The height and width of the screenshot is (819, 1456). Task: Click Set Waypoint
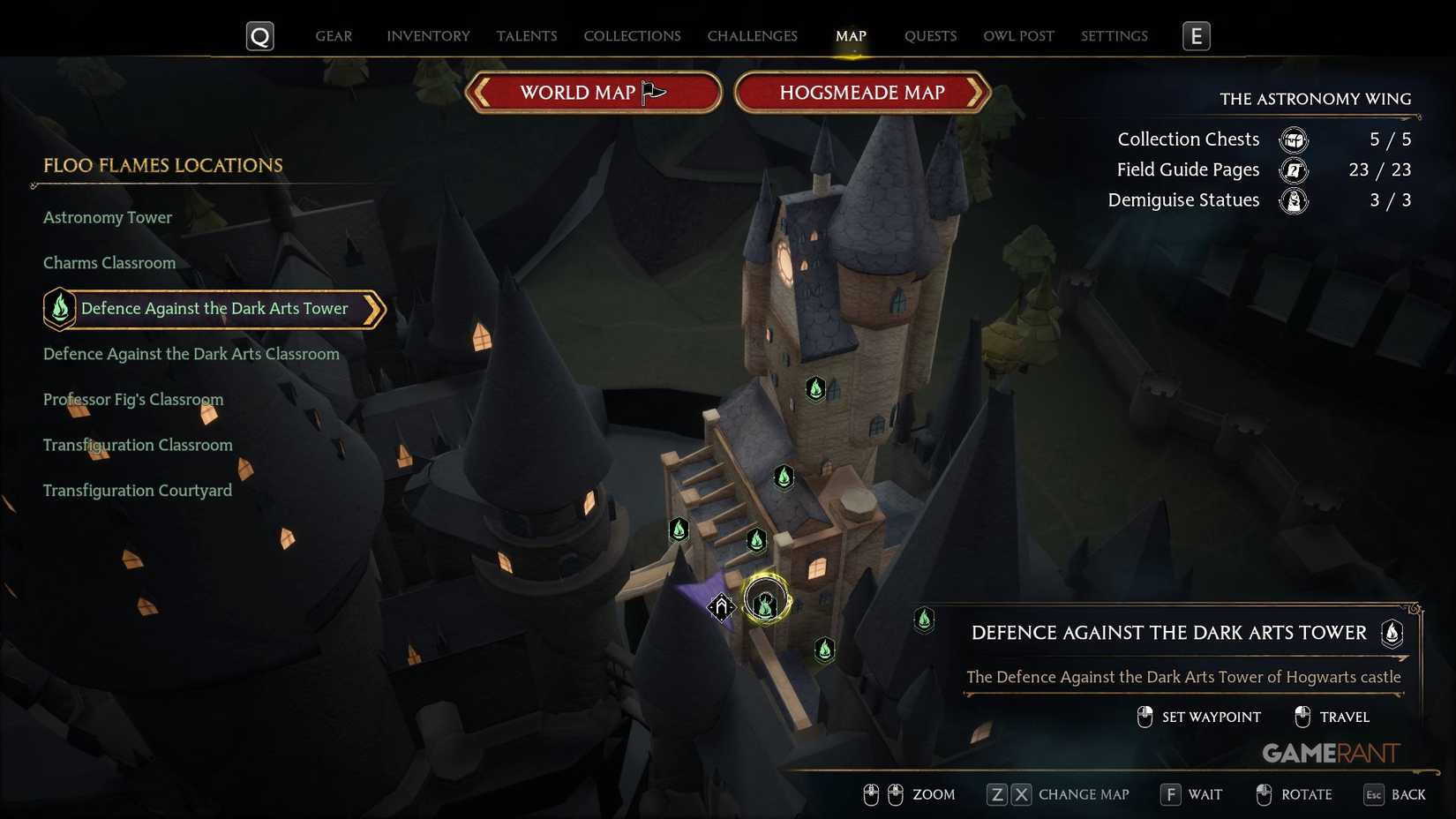(1211, 717)
